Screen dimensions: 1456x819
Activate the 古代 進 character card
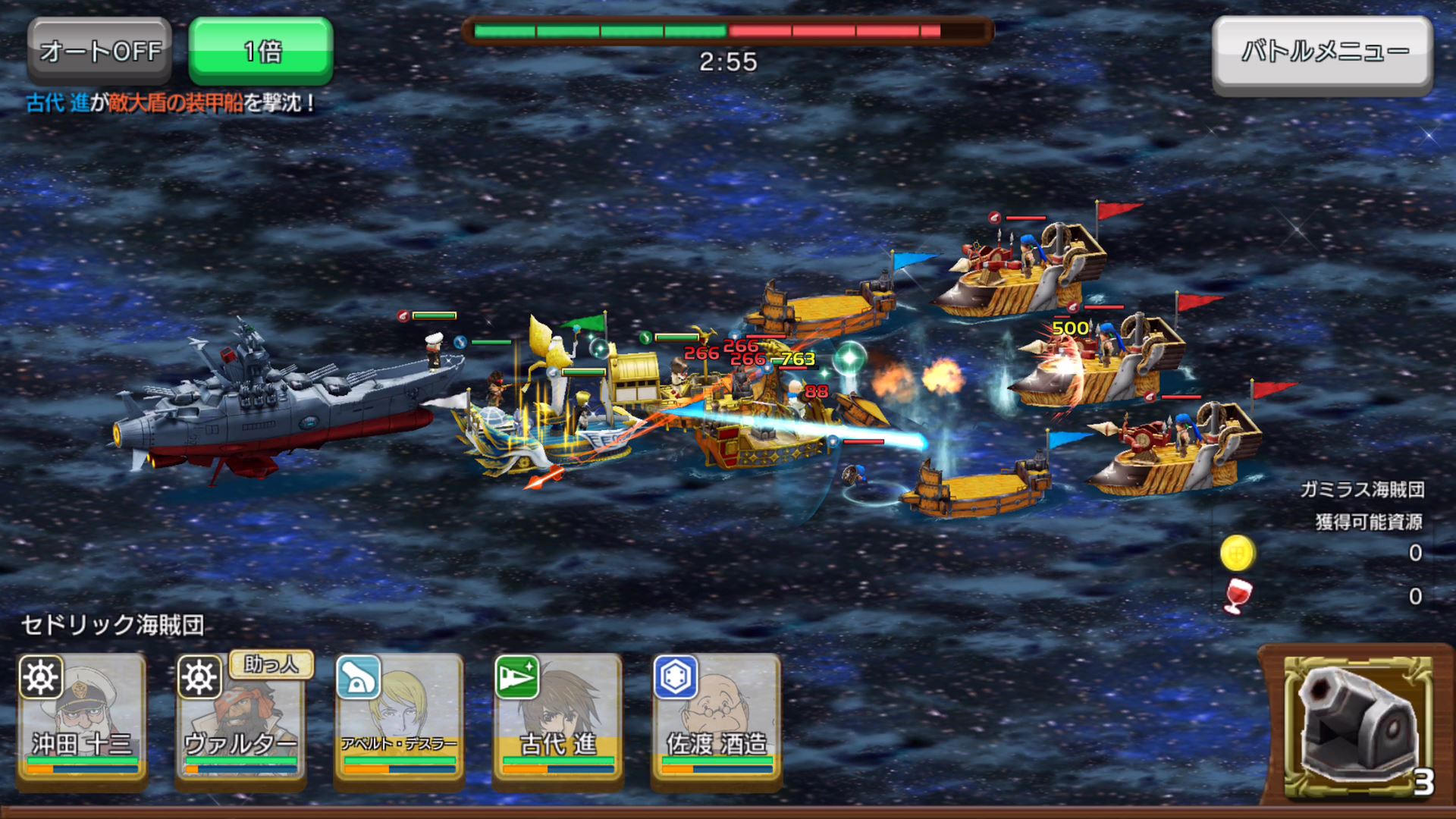tap(558, 719)
